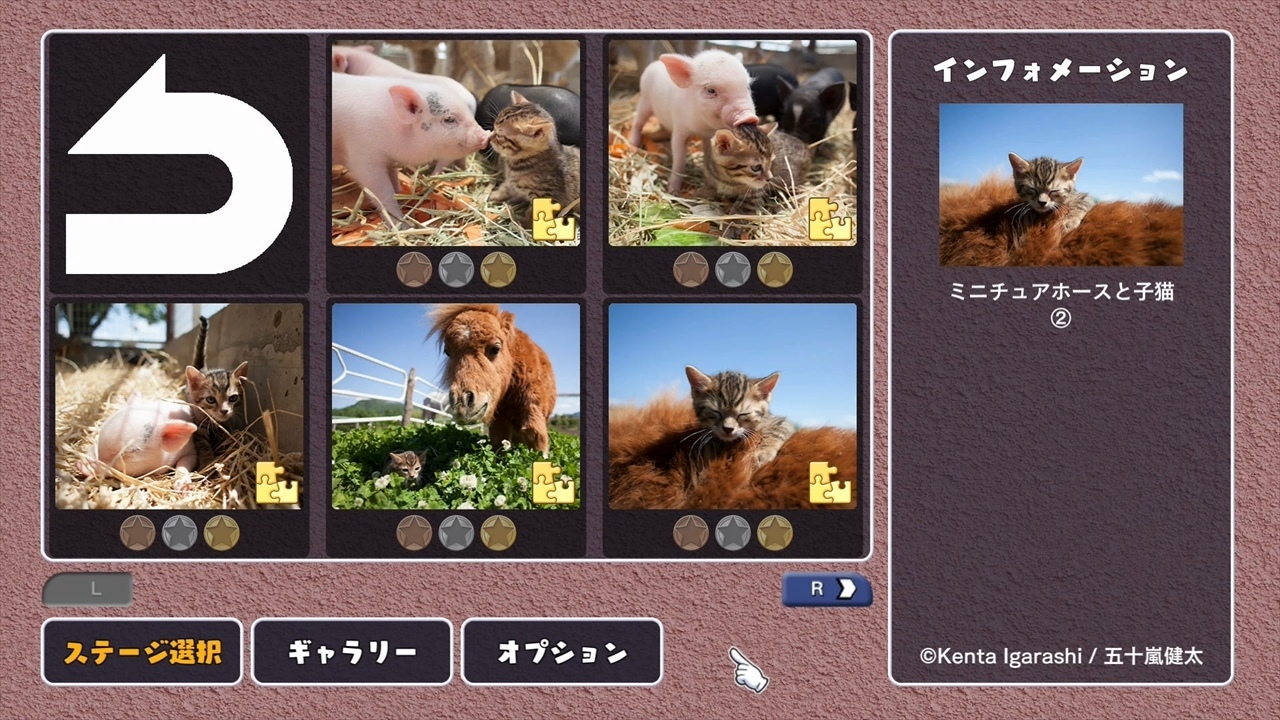This screenshot has height=720, width=1280.
Task: Toggle the bronze medal under the horse stage
Action: [x=414, y=533]
